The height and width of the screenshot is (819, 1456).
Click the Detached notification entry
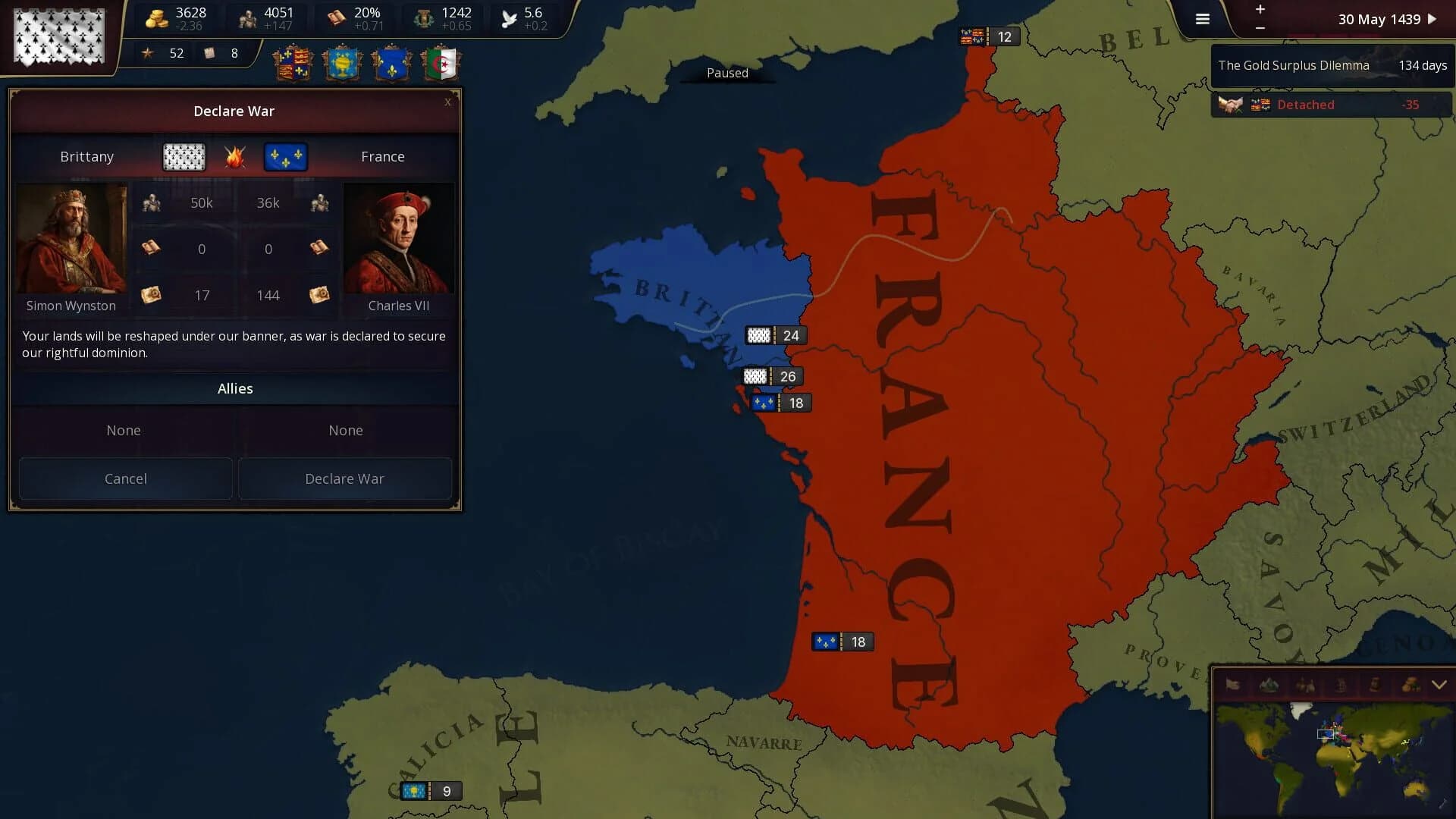pos(1331,105)
